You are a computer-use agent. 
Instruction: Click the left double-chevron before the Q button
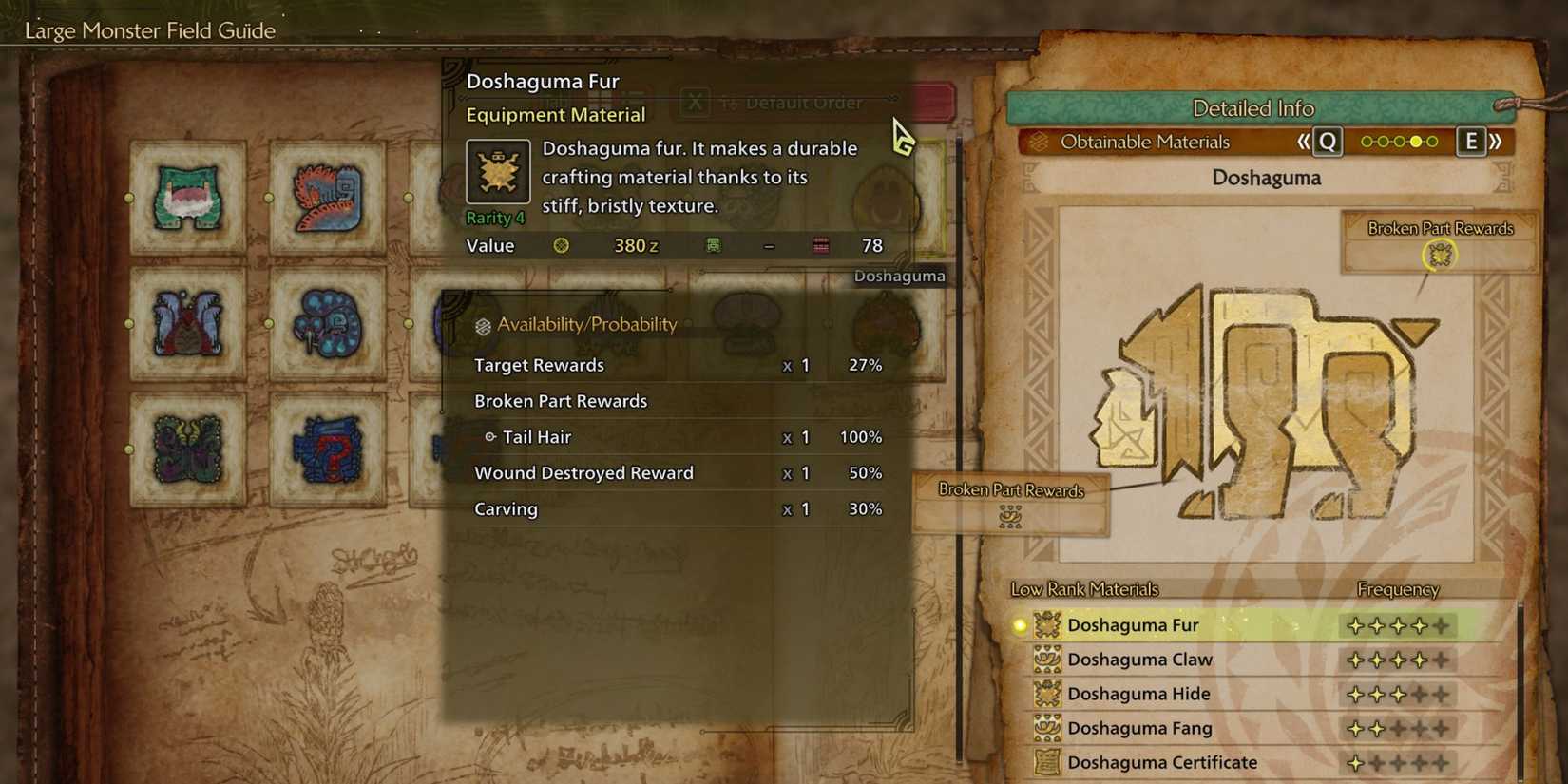pyautogui.click(x=1304, y=141)
